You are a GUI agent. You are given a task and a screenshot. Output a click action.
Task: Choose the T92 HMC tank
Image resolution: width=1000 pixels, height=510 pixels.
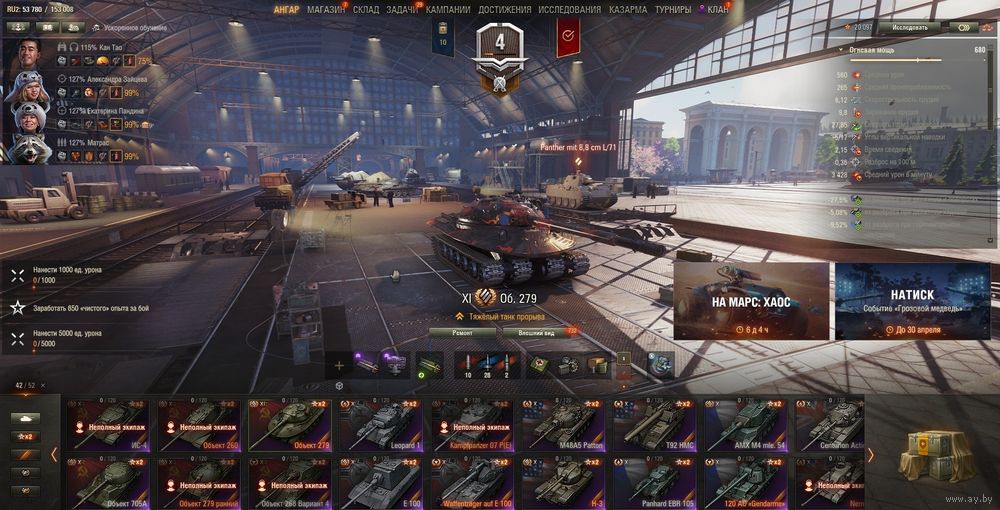click(654, 424)
